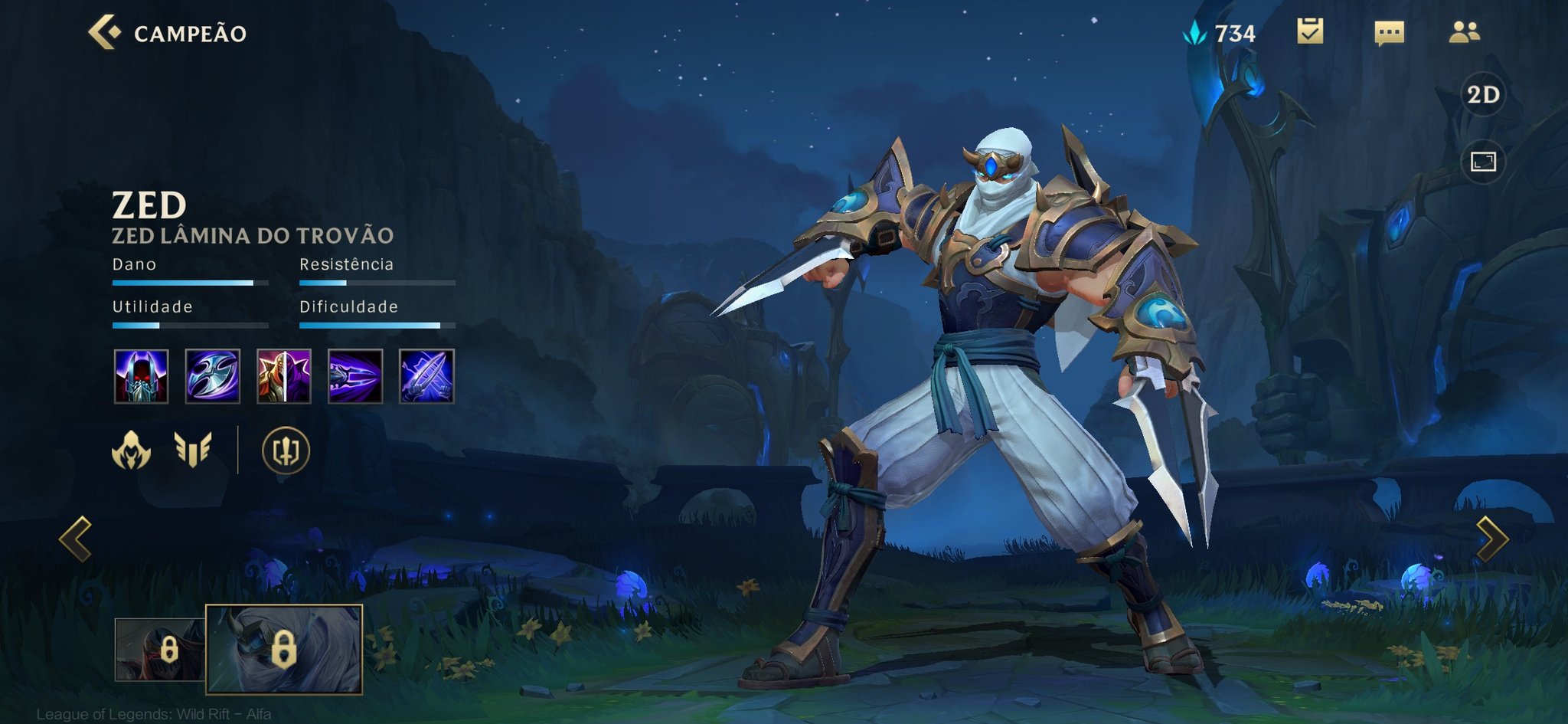Image resolution: width=1568 pixels, height=724 pixels.
Task: View Zed's passive ability icon
Action: click(x=141, y=376)
